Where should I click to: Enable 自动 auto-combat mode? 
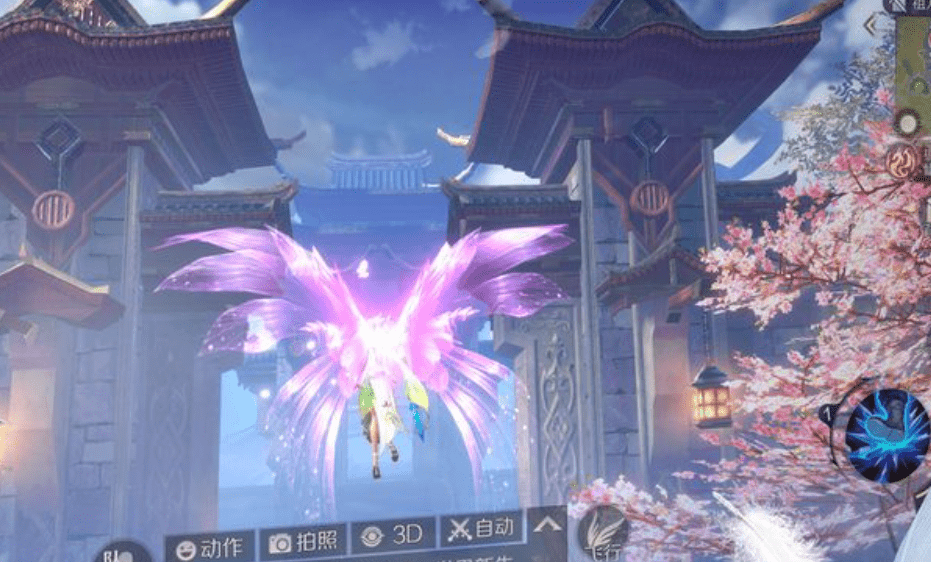pyautogui.click(x=483, y=529)
